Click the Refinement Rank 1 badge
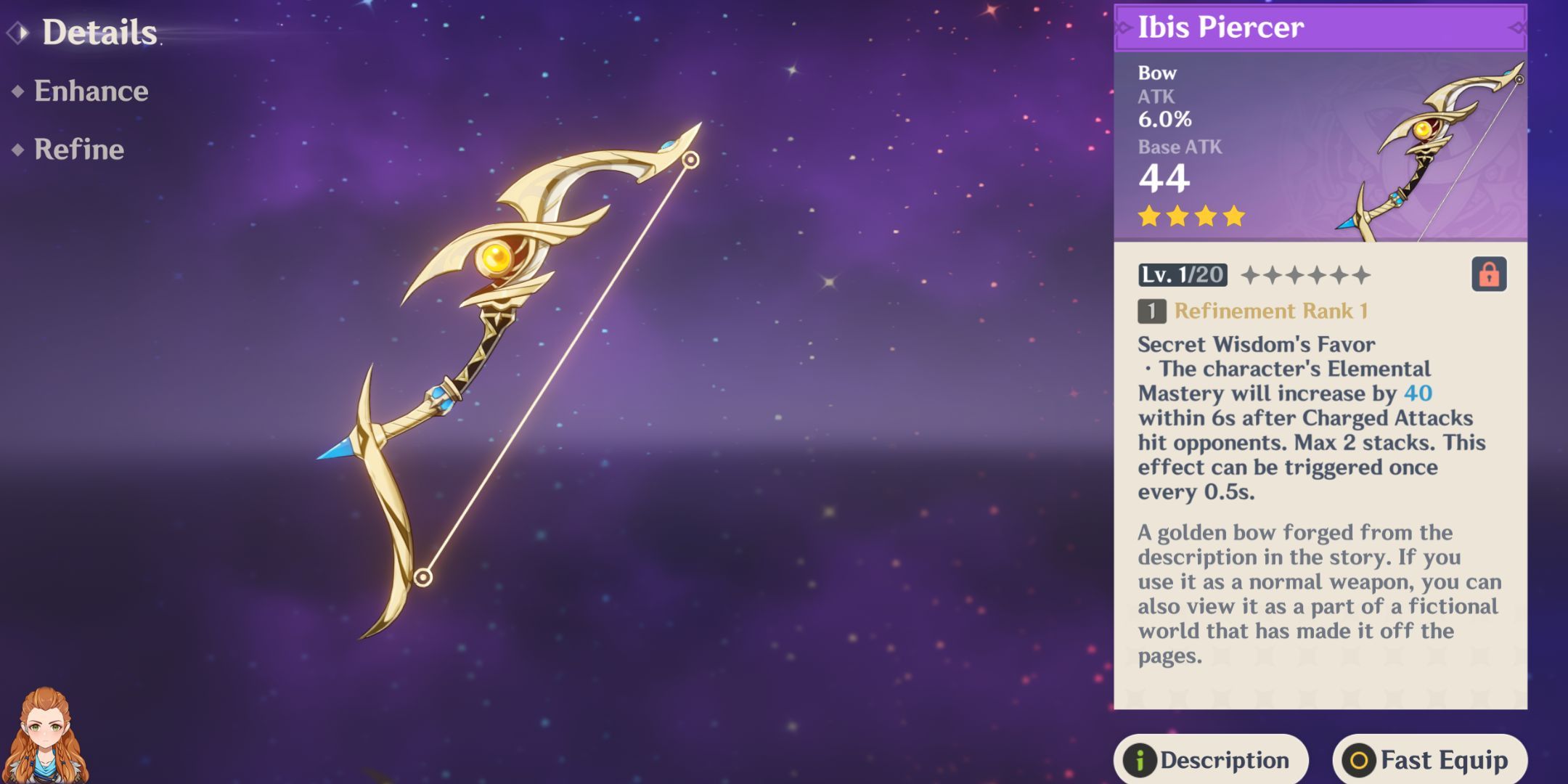The width and height of the screenshot is (1568, 784). 1270,312
